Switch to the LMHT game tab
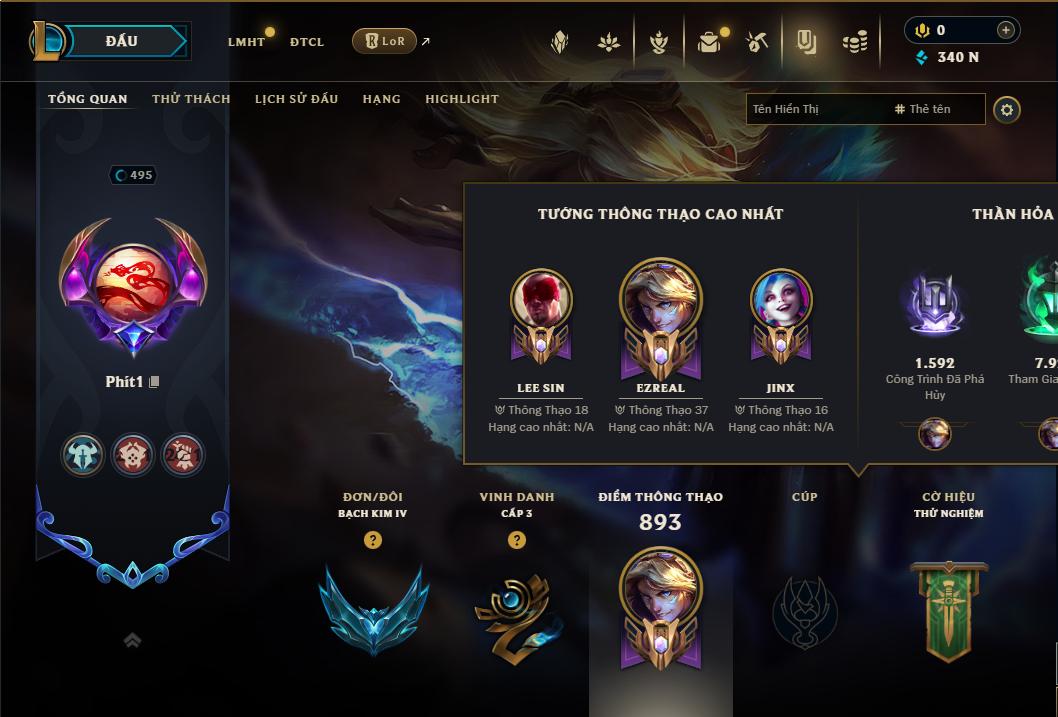1058x717 pixels. 246,42
